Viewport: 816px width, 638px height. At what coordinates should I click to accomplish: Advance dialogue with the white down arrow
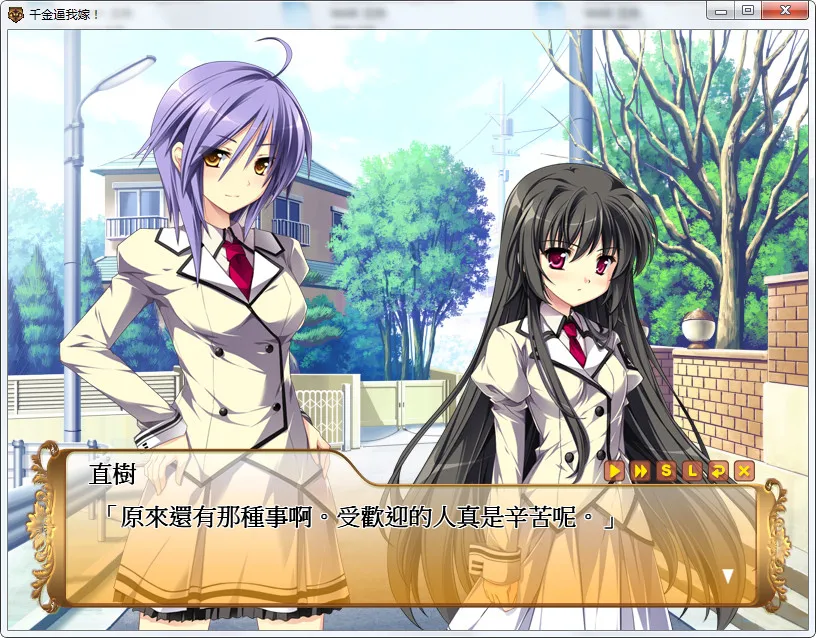[728, 575]
